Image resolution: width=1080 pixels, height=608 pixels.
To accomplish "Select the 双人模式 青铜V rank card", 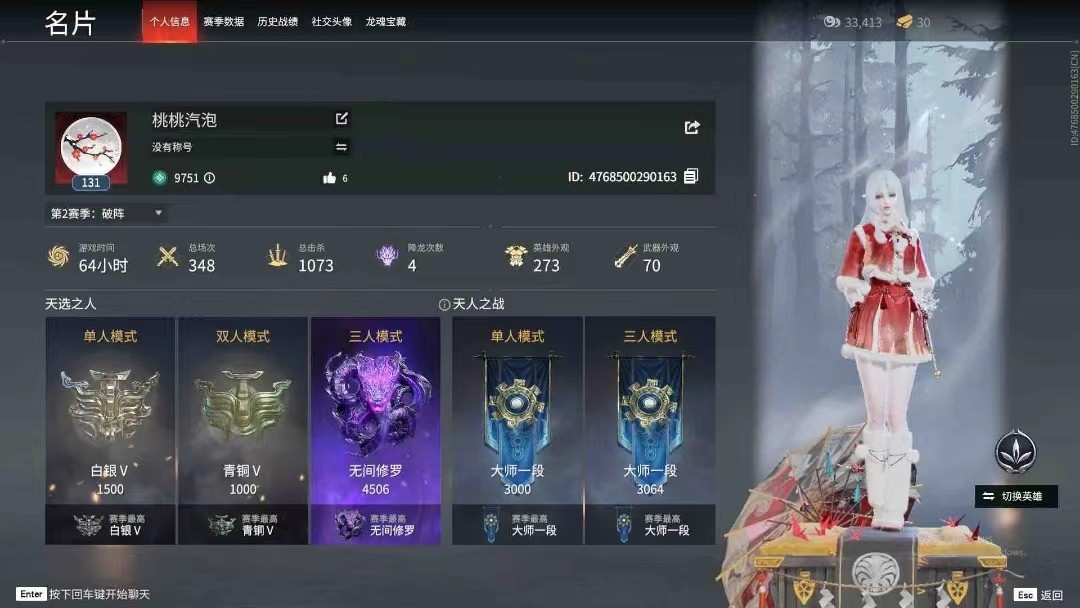I will (243, 430).
